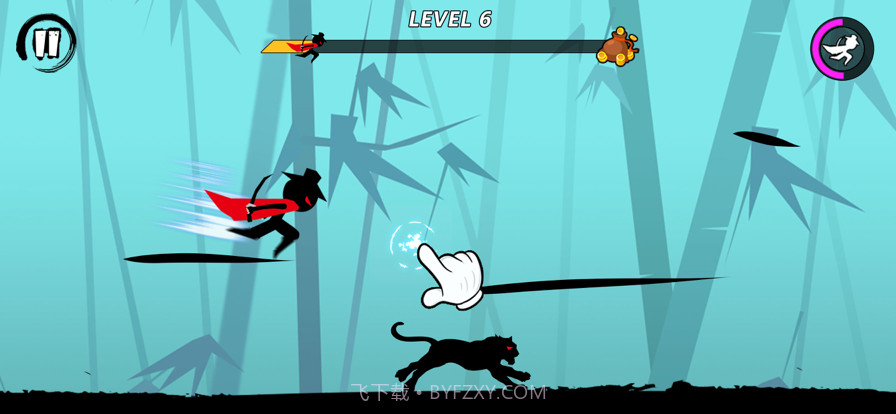Pause the game with the brush-circle button

pyautogui.click(x=46, y=43)
